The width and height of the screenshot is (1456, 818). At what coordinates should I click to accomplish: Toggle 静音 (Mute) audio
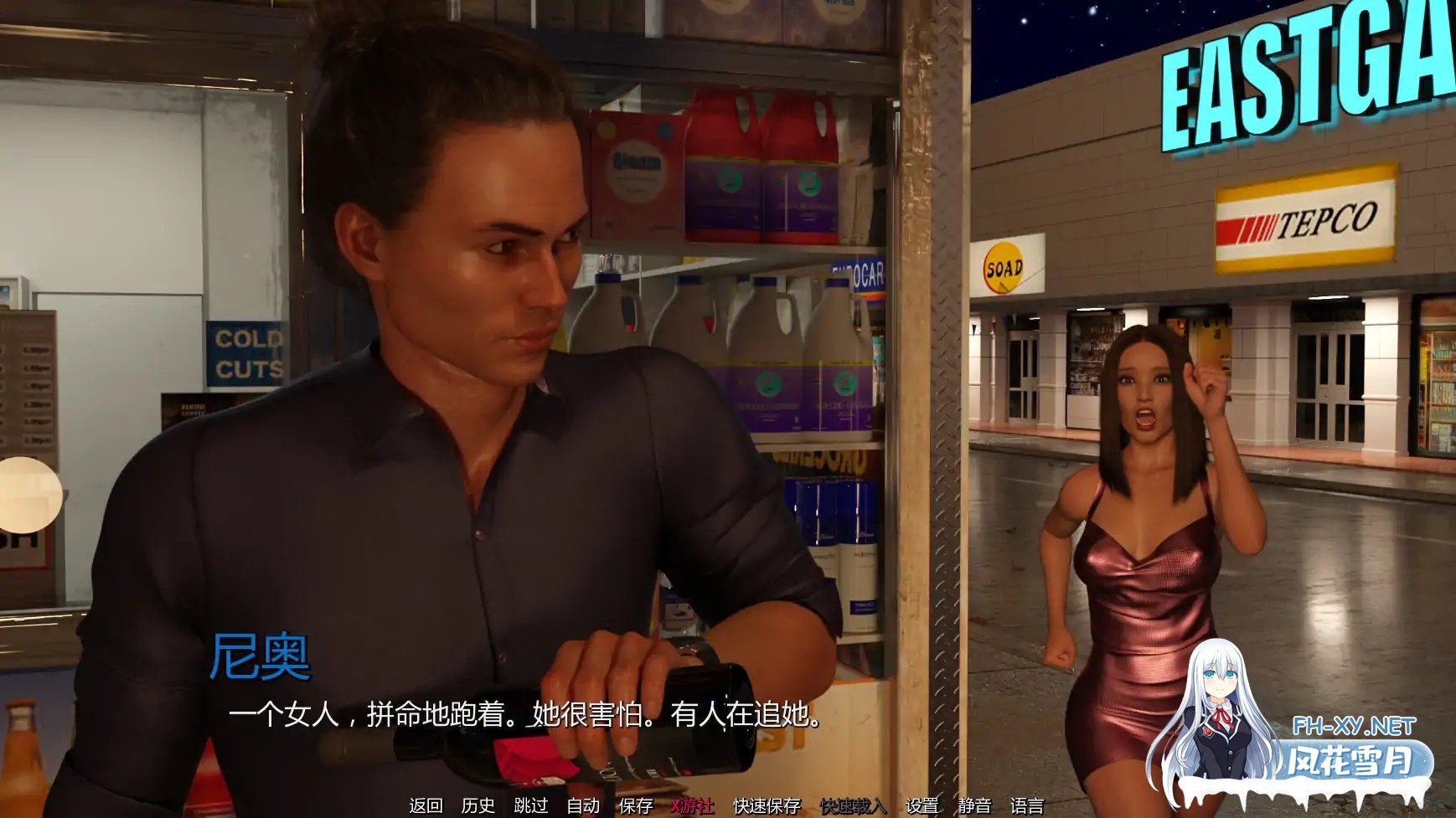[x=974, y=805]
